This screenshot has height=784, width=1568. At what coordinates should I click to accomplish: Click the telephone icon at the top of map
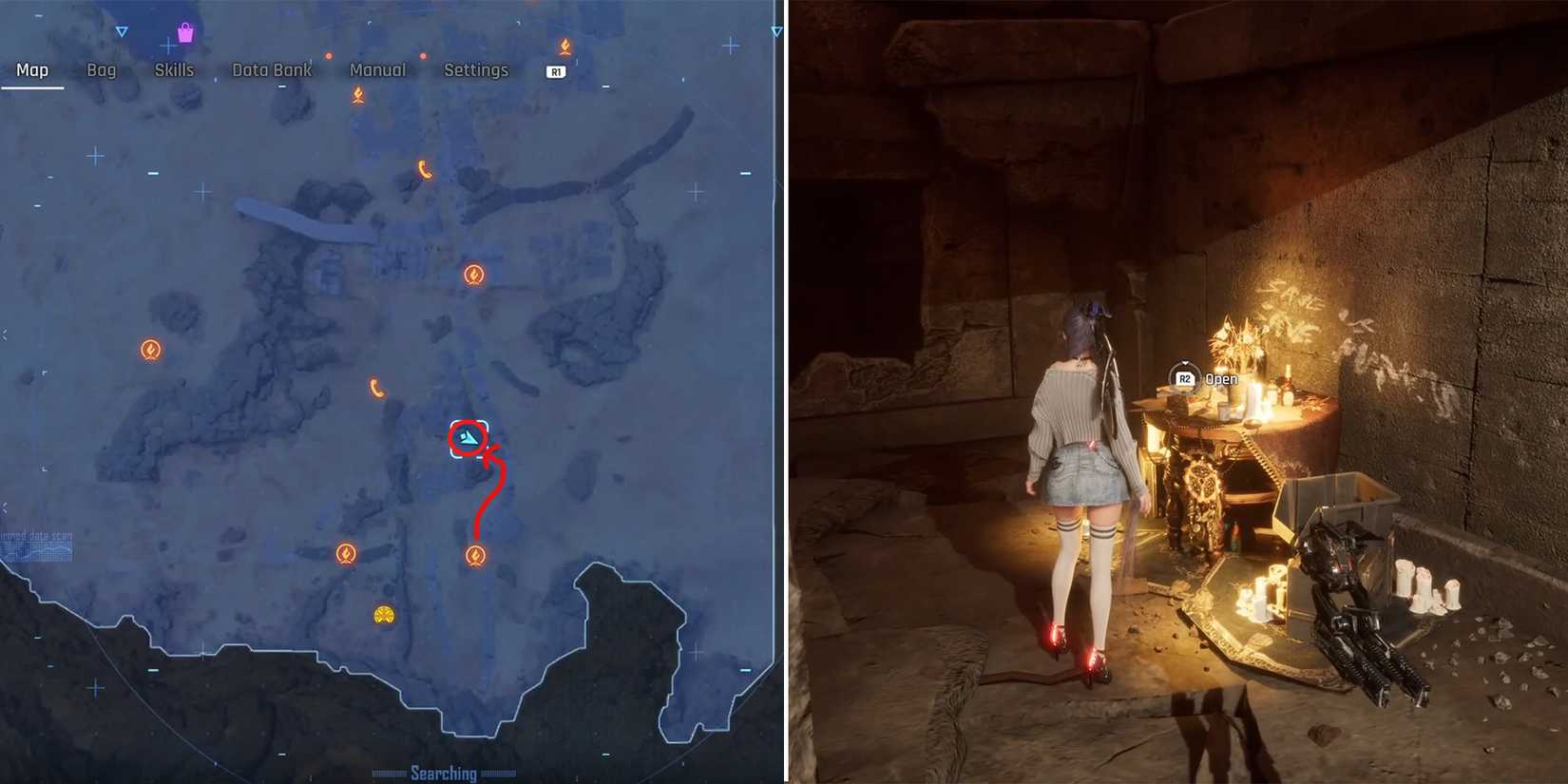pyautogui.click(x=426, y=170)
